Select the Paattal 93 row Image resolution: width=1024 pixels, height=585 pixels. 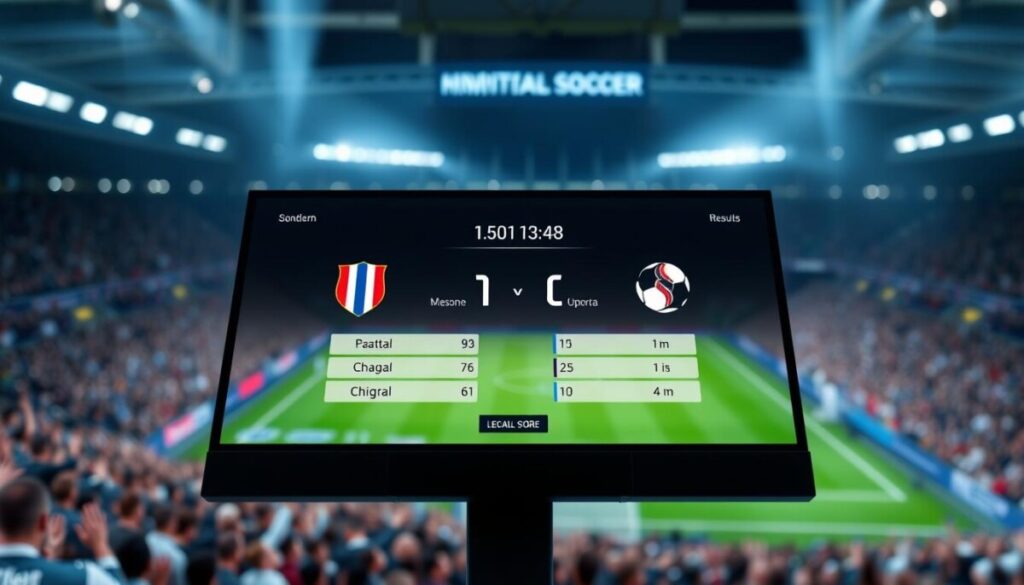[x=403, y=344]
